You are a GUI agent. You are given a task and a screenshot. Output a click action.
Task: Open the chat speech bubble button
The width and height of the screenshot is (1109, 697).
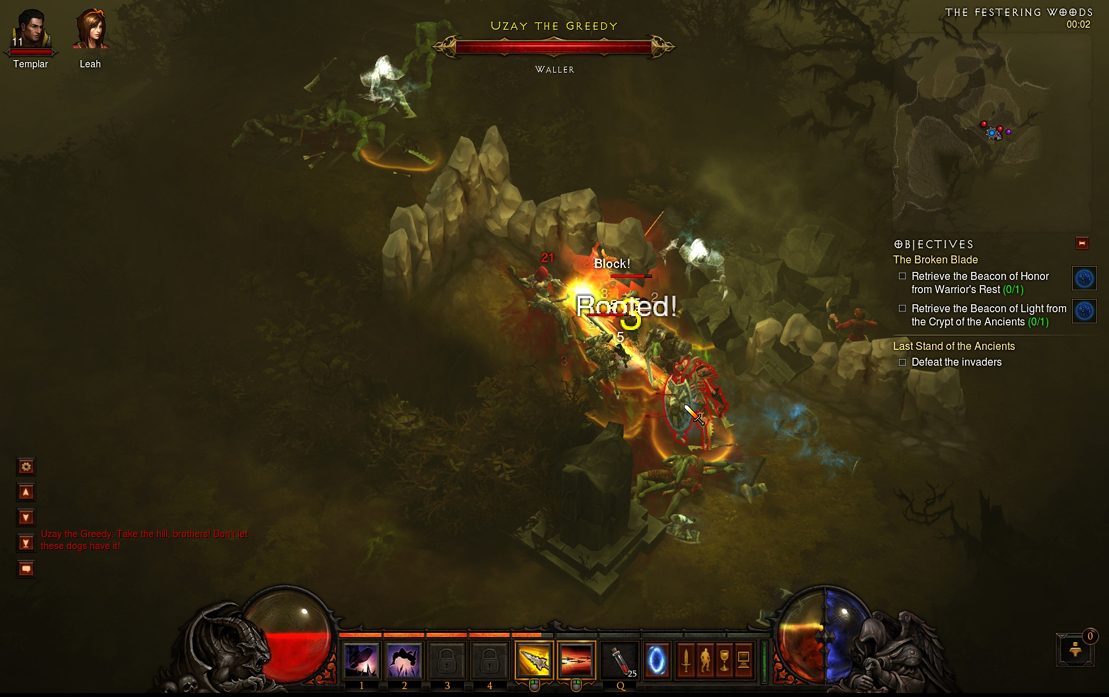coord(26,569)
